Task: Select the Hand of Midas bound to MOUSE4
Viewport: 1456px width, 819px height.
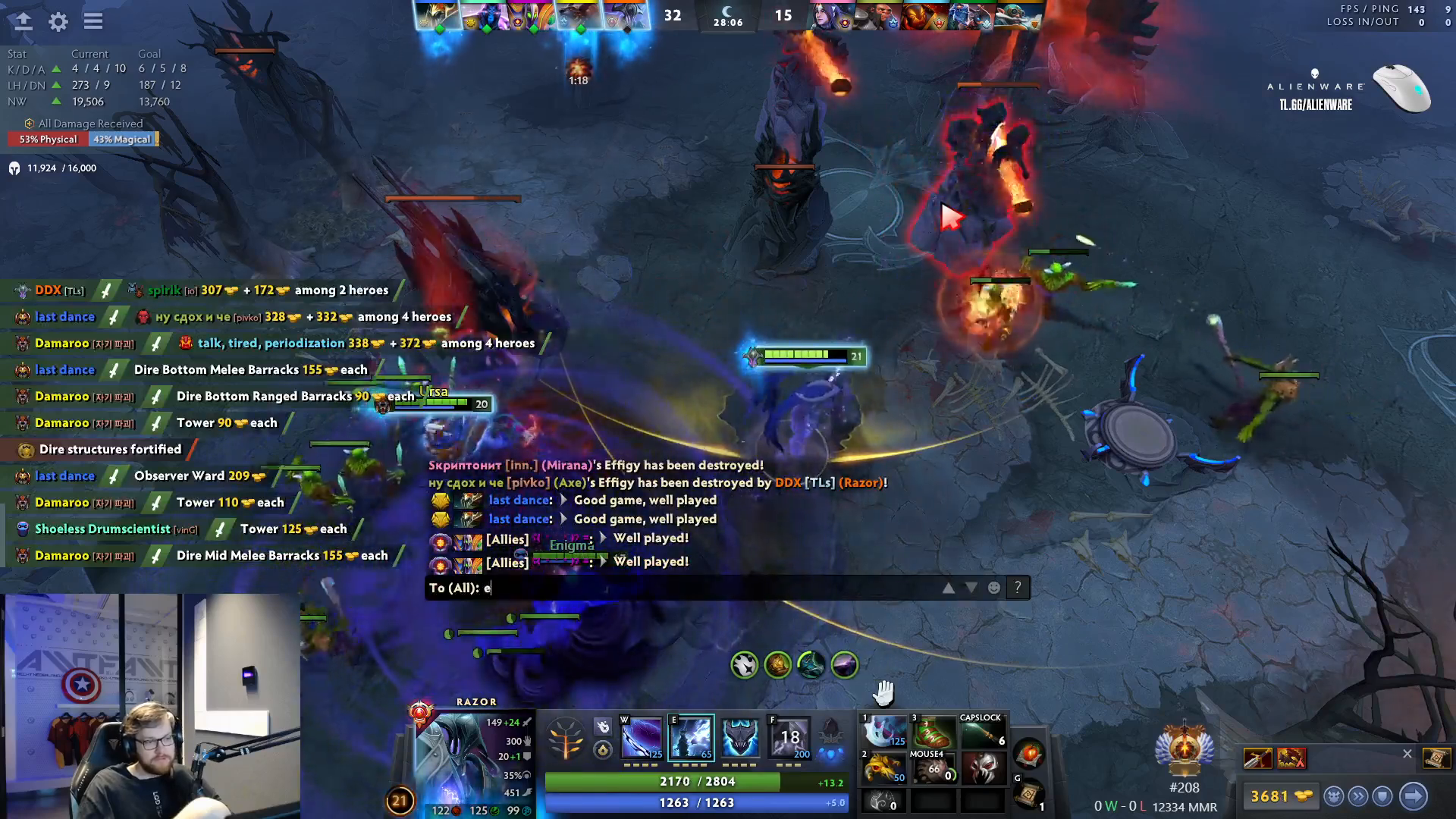Action: click(x=934, y=770)
